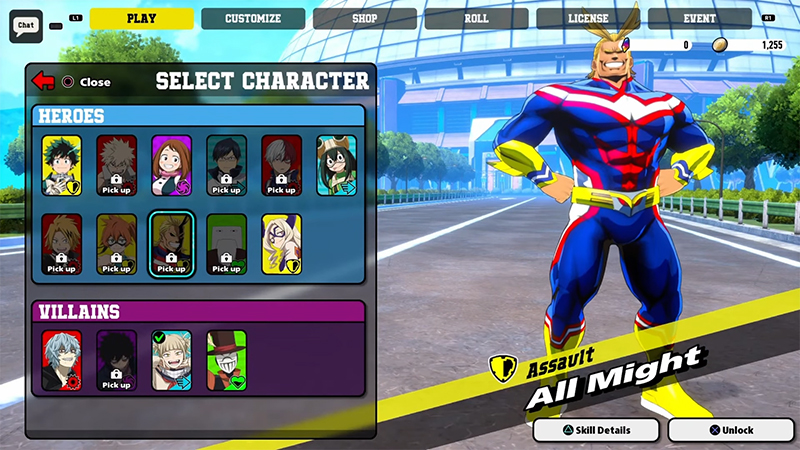The width and height of the screenshot is (800, 450).
Task: Open the Chat speech bubble
Action: click(x=25, y=25)
